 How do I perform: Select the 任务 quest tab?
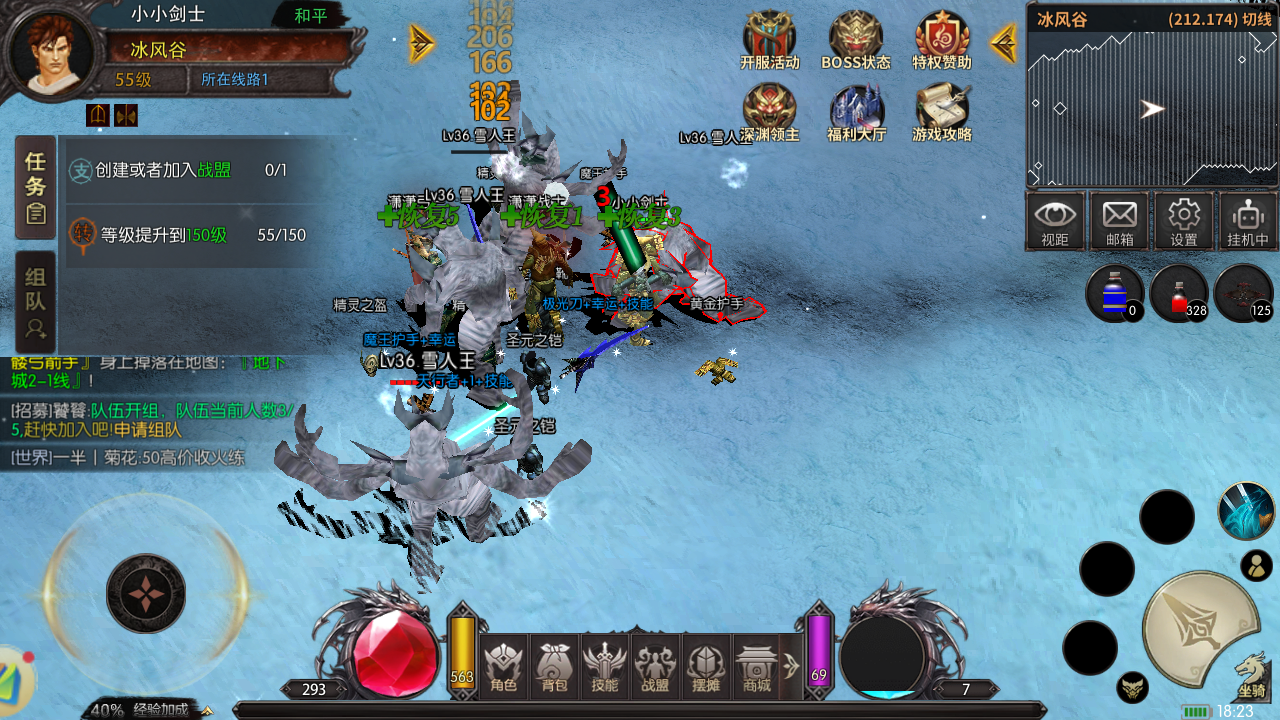(36, 186)
